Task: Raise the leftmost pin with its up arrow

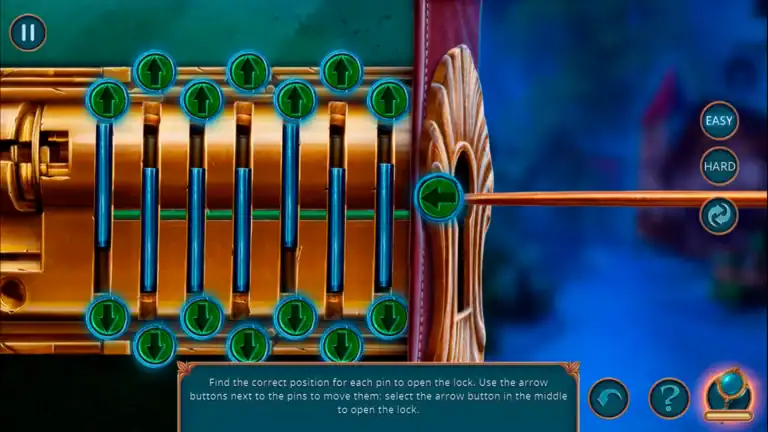Action: pos(107,100)
